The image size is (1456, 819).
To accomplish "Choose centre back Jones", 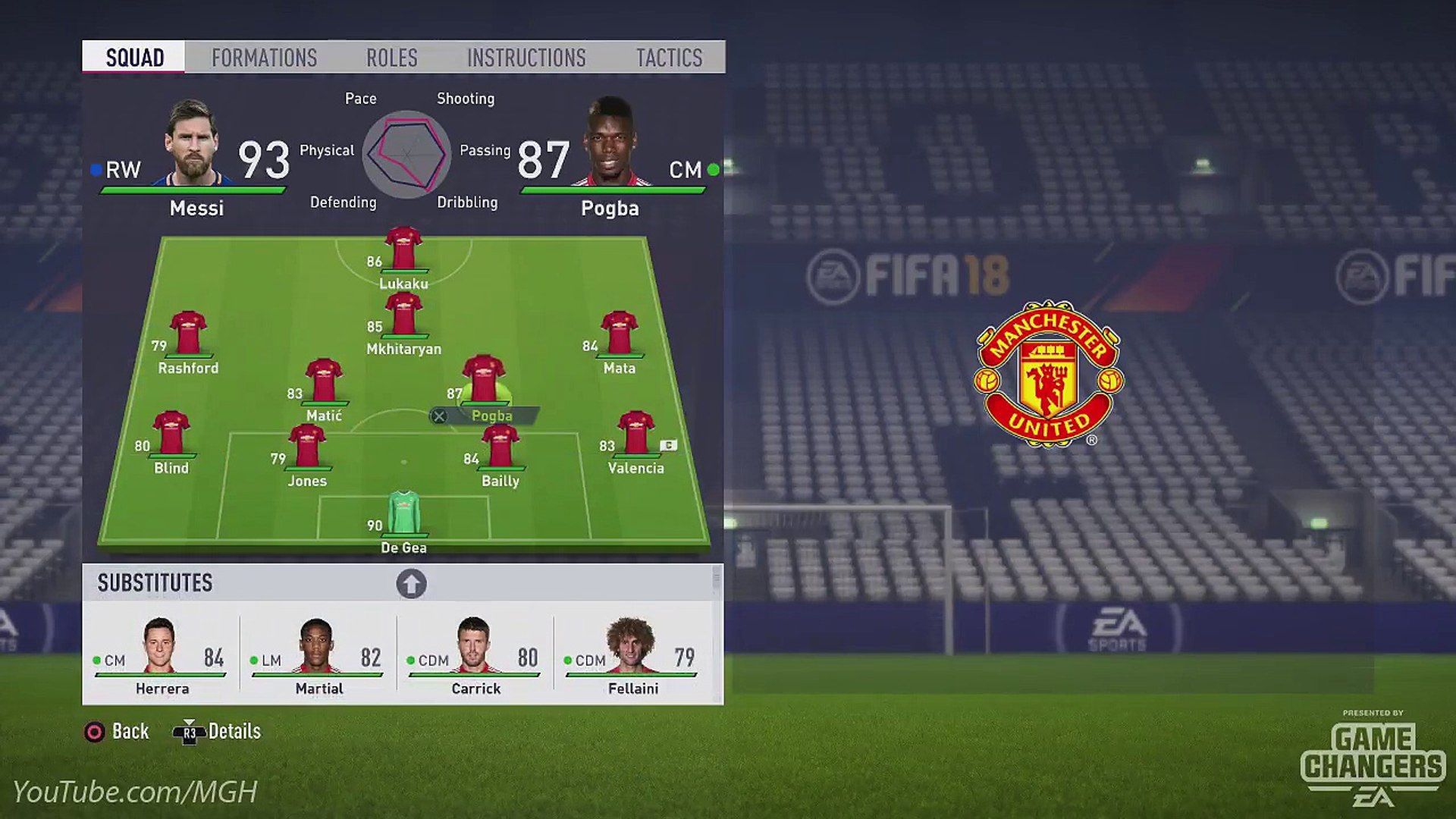I will (307, 447).
